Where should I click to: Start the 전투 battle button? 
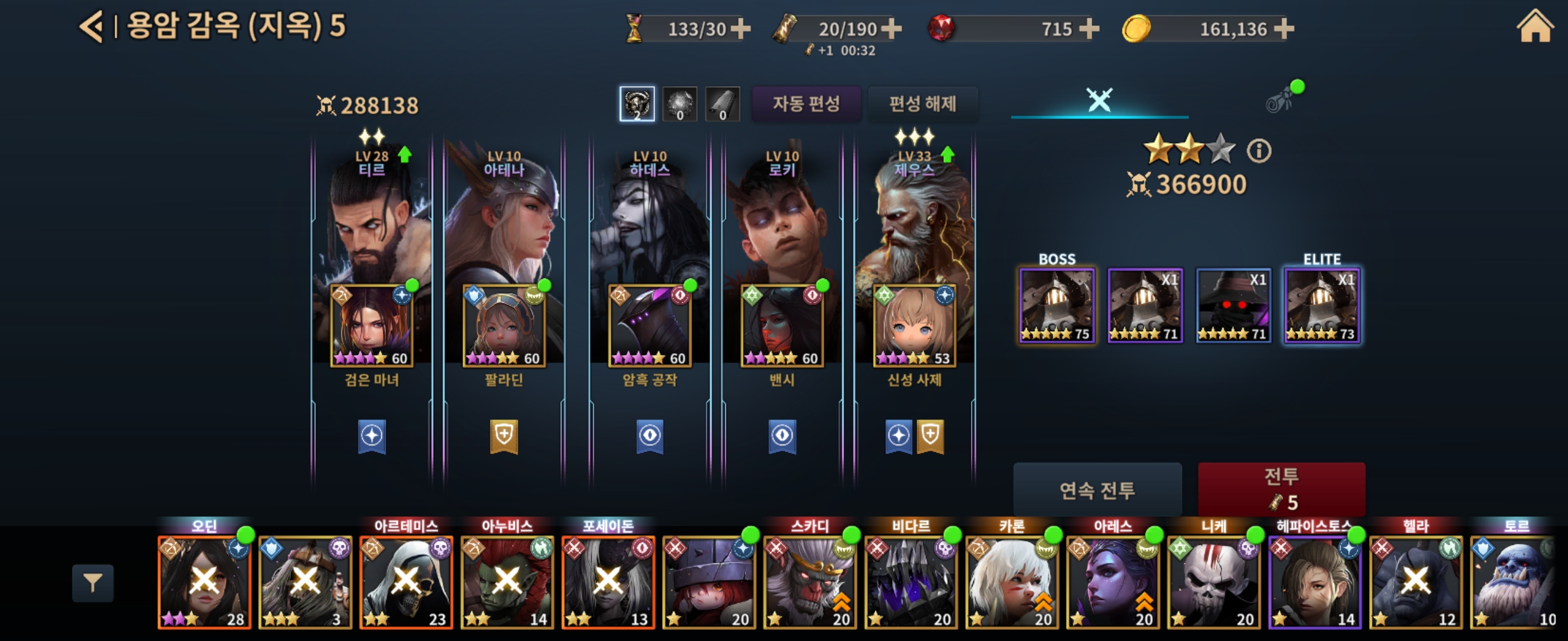[1281, 489]
